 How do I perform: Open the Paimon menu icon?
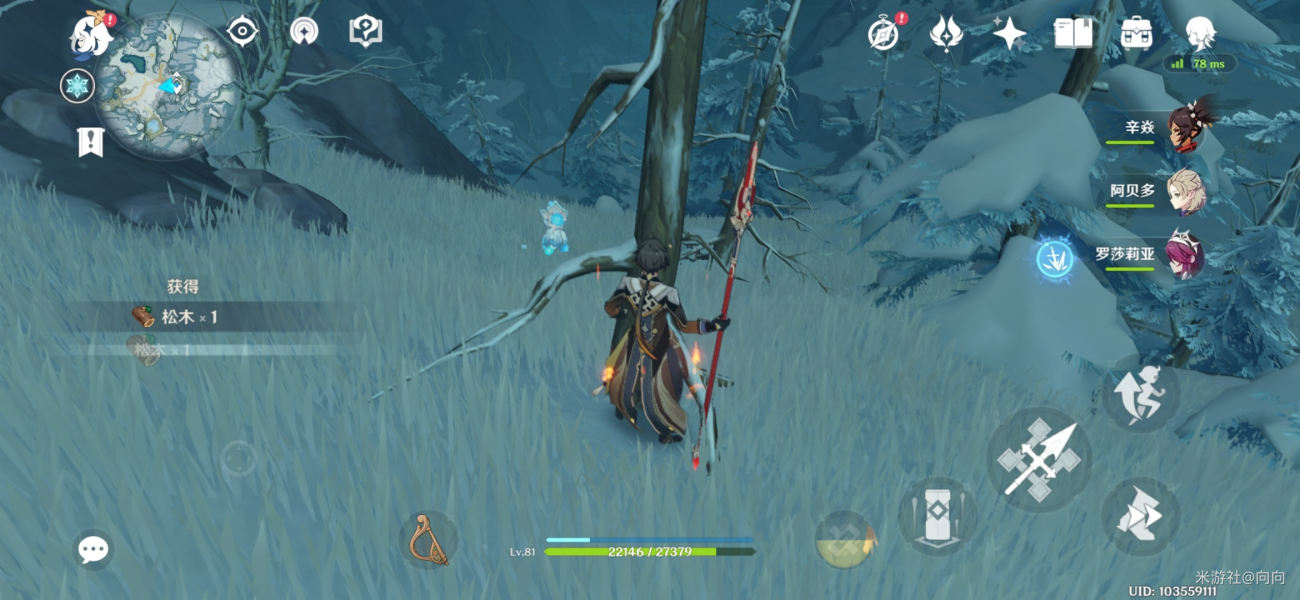(x=91, y=36)
